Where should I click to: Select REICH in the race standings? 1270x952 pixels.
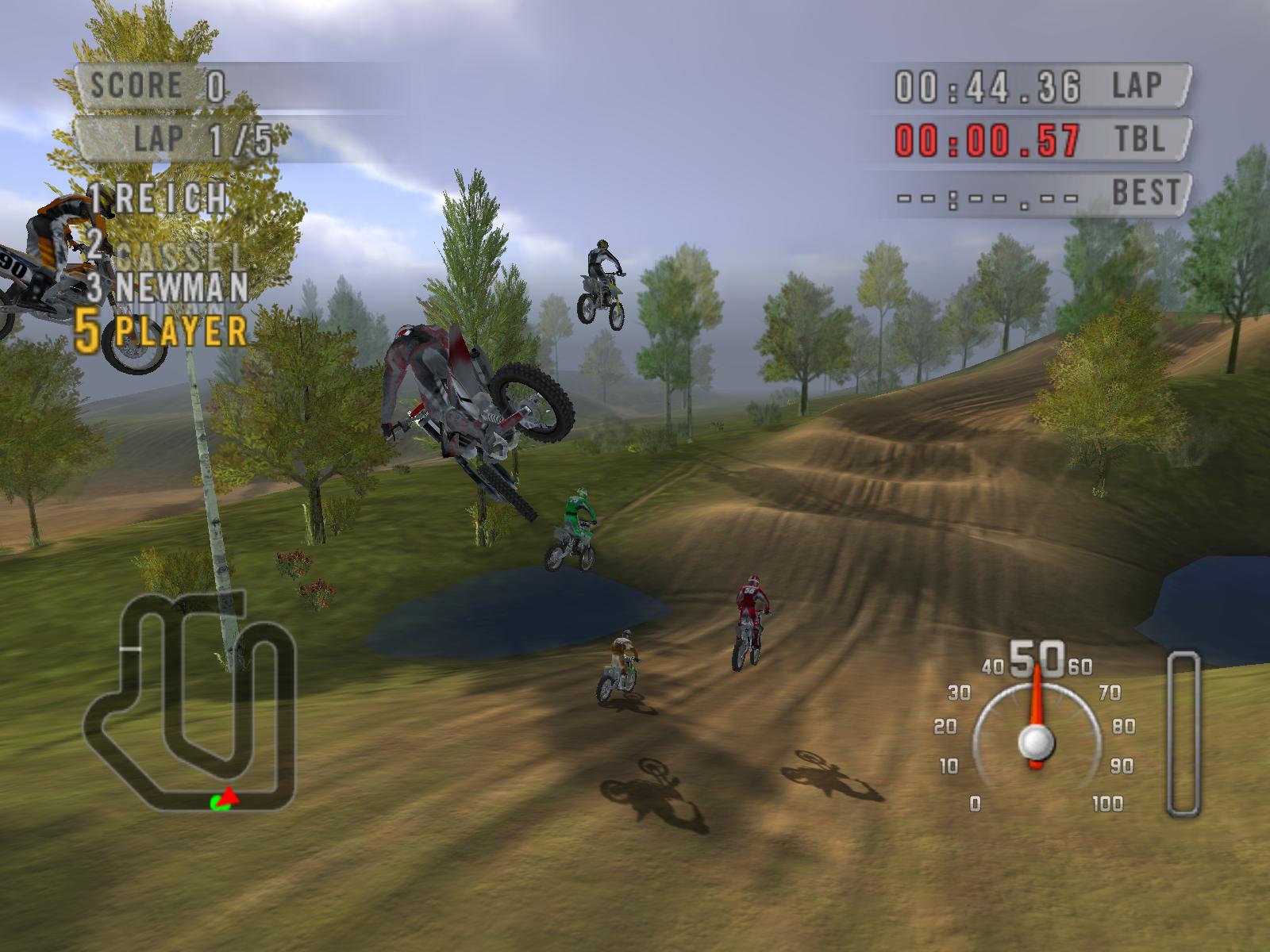pyautogui.click(x=159, y=198)
